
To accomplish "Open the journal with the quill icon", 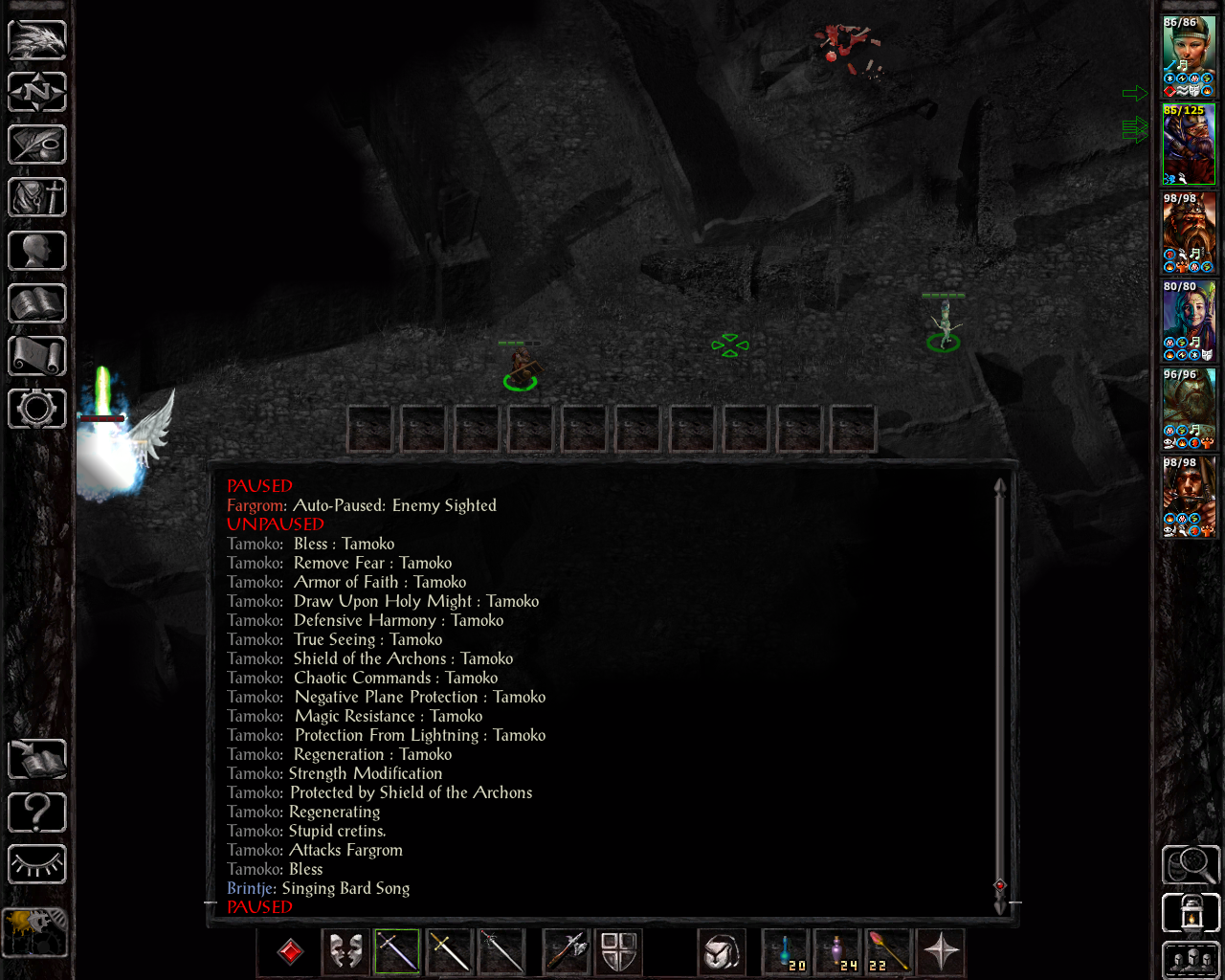I will [37, 145].
